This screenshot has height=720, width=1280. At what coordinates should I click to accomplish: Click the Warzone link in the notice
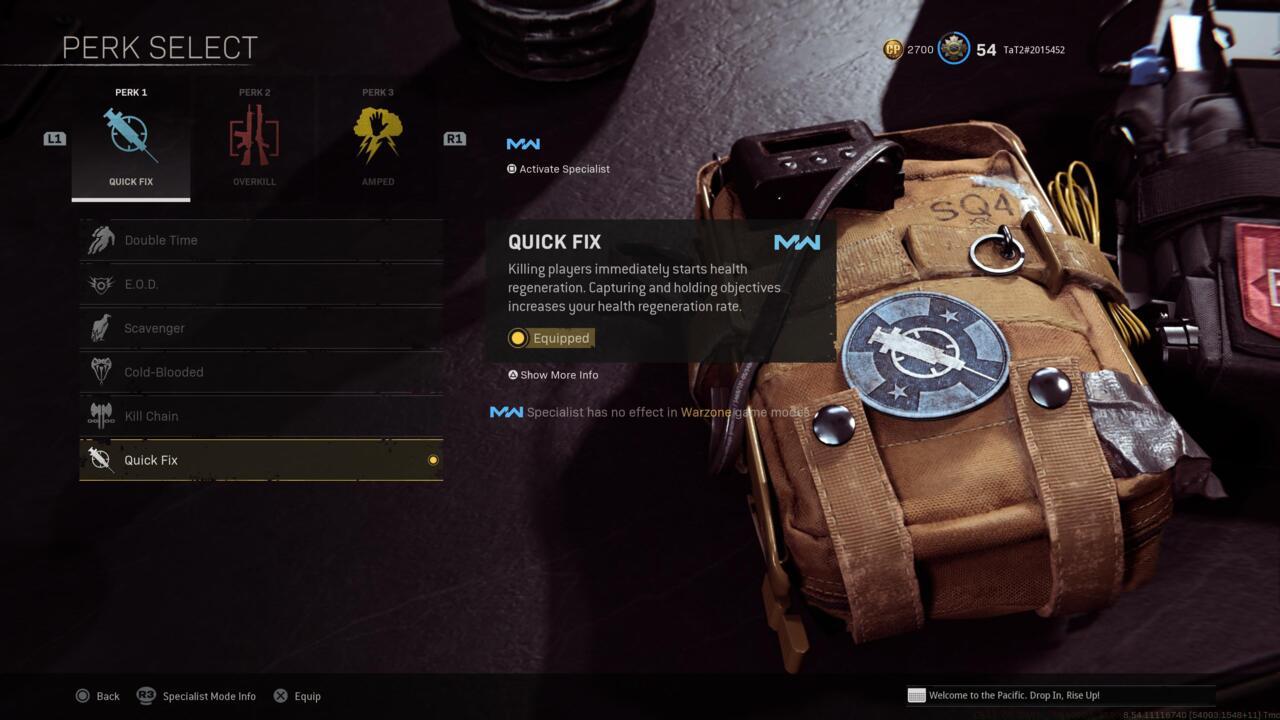pyautogui.click(x=704, y=411)
